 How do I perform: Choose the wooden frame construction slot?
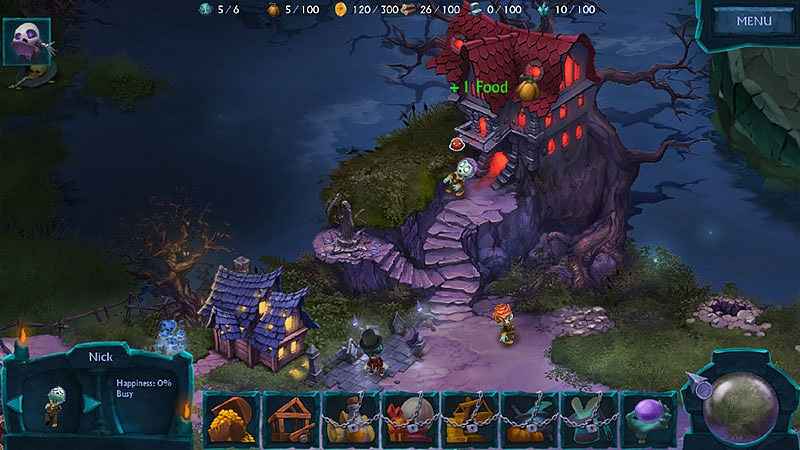tap(290, 419)
